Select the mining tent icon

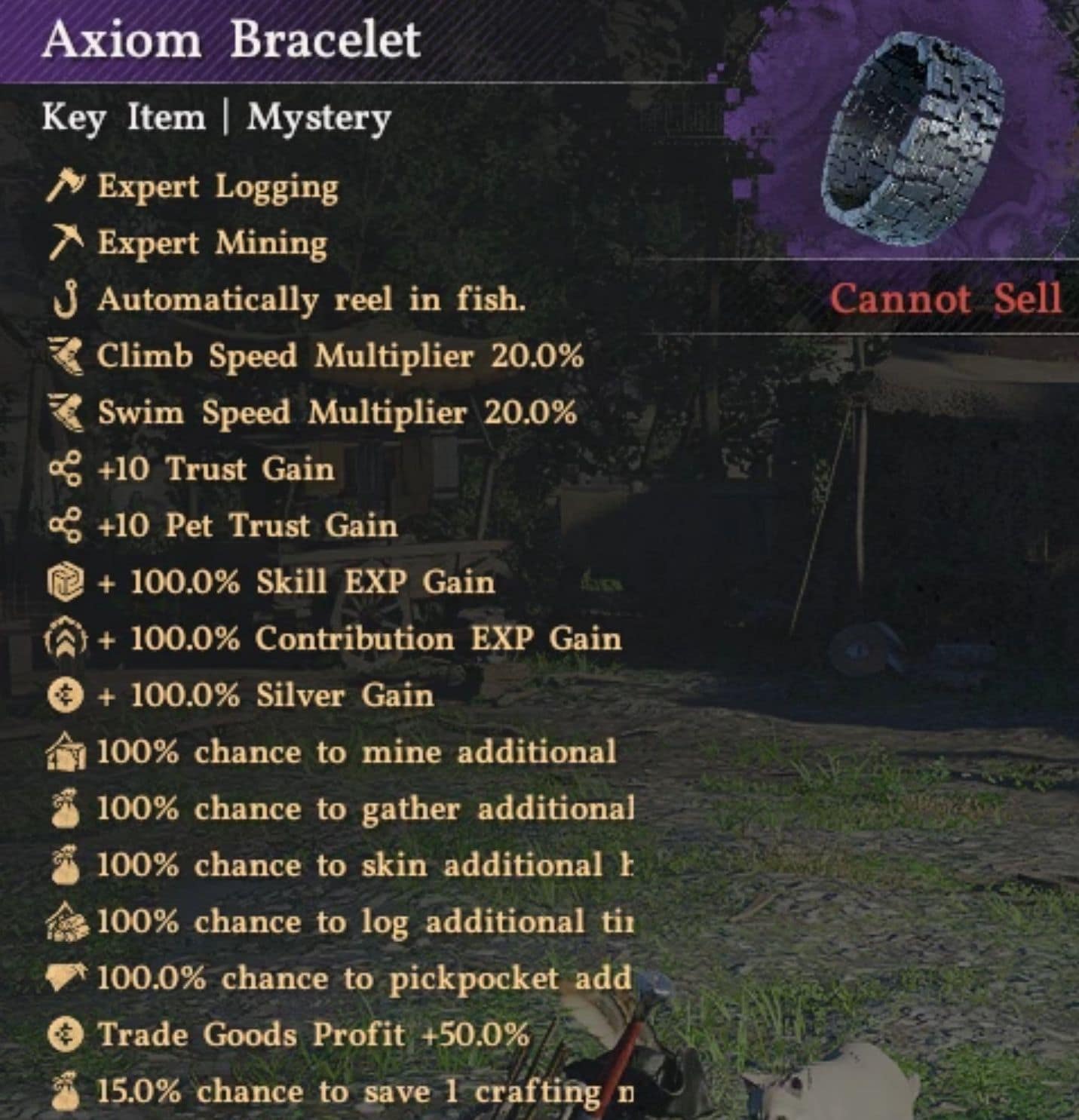coord(66,751)
